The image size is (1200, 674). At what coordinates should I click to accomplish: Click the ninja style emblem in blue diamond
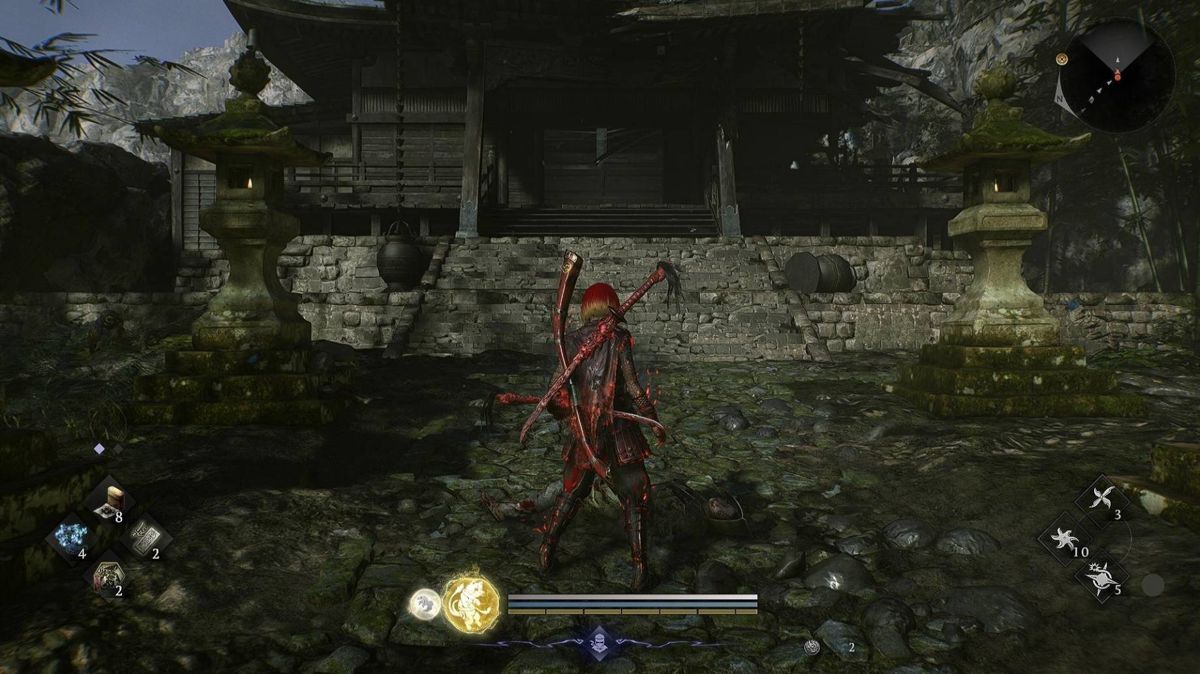[x=599, y=640]
